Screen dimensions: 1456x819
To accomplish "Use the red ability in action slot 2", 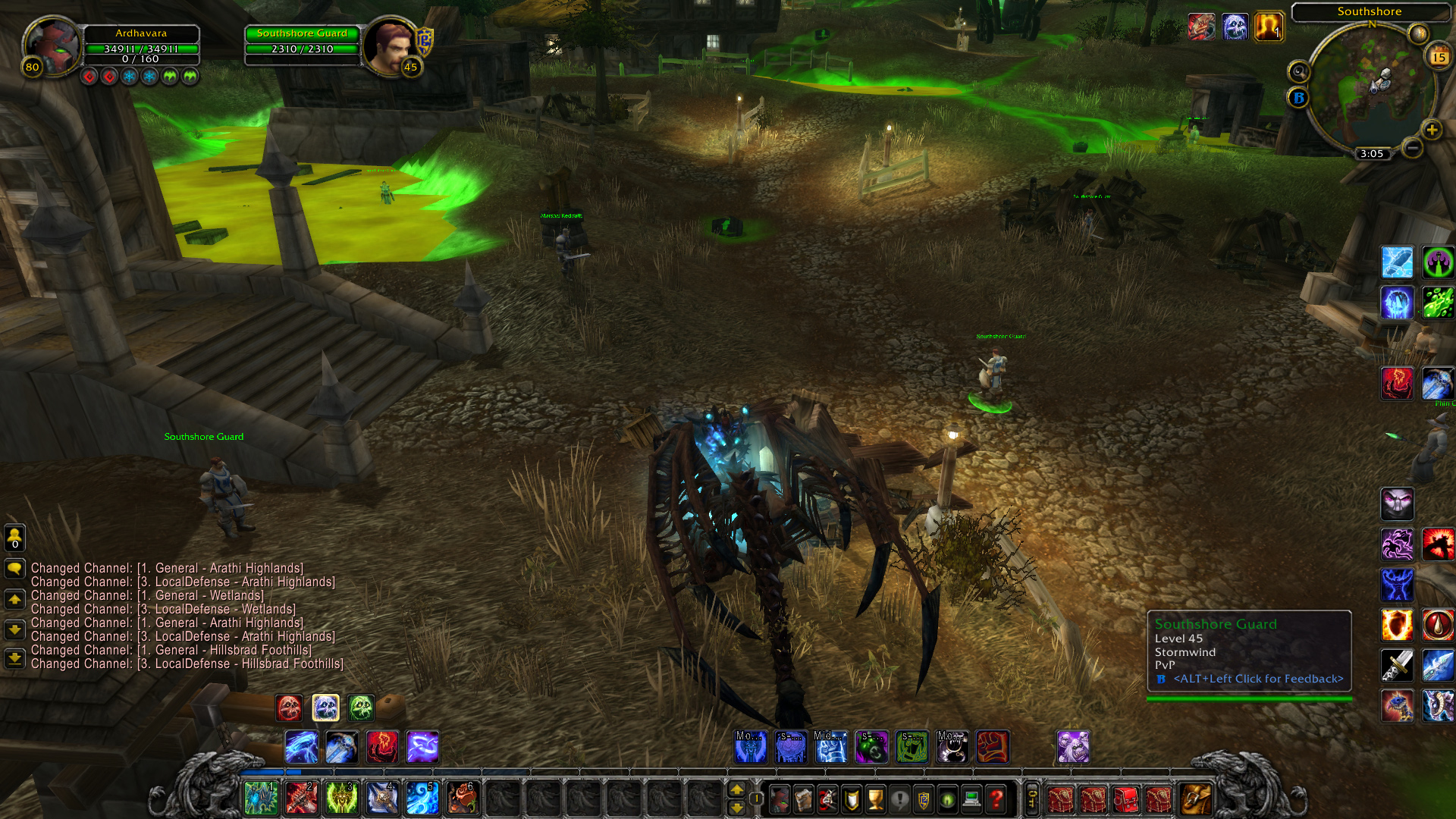I will 301,799.
